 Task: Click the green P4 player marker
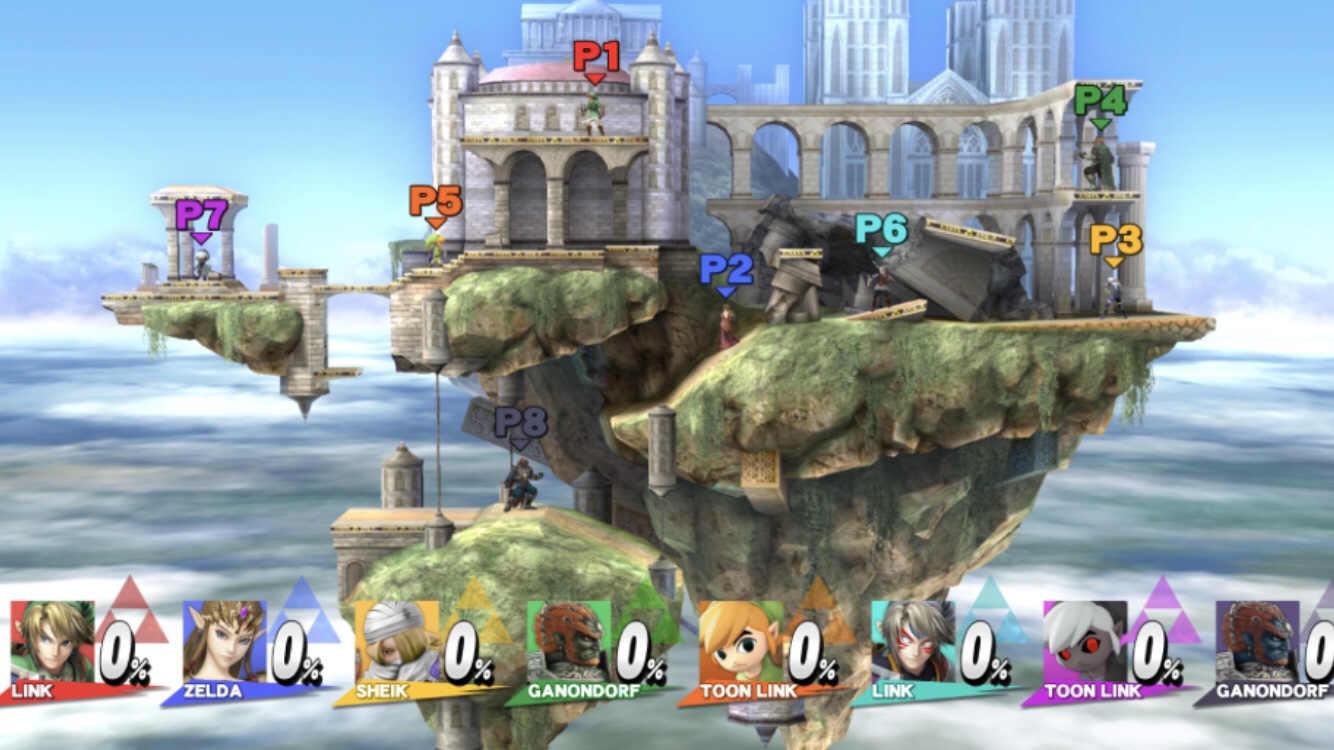coord(1100,103)
